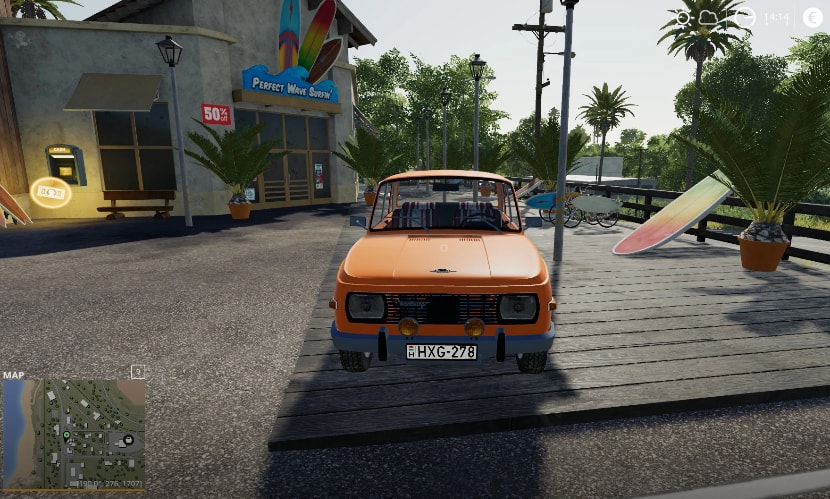The image size is (830, 499).
Task: Open the euro money icon
Action: pyautogui.click(x=811, y=18)
